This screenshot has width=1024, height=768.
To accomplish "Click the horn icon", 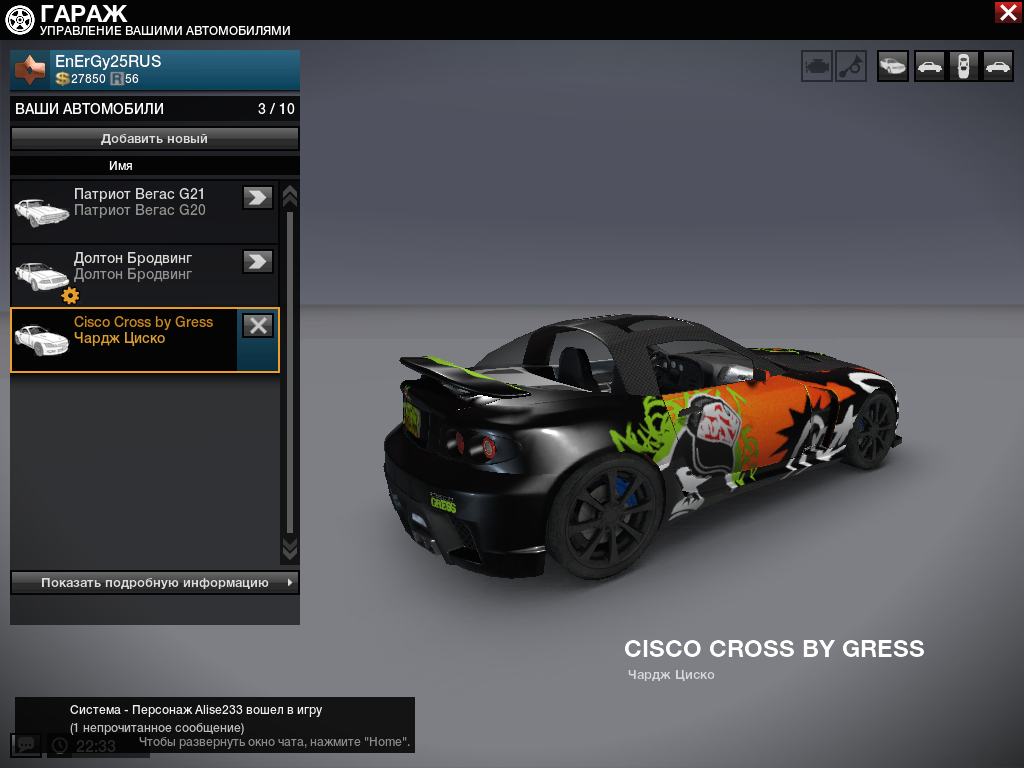I will coord(851,66).
